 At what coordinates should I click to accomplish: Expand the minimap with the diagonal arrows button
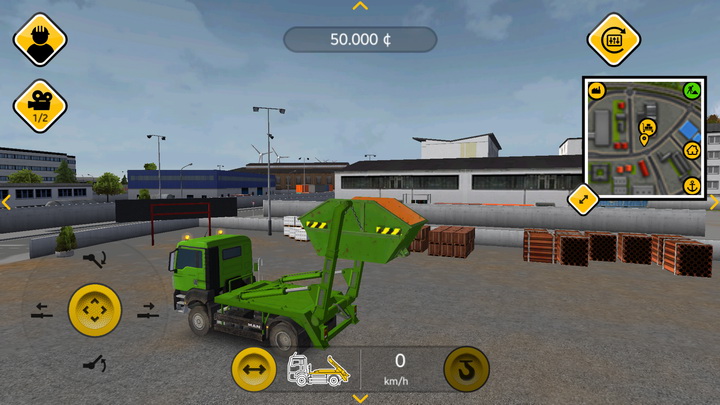coord(583,199)
